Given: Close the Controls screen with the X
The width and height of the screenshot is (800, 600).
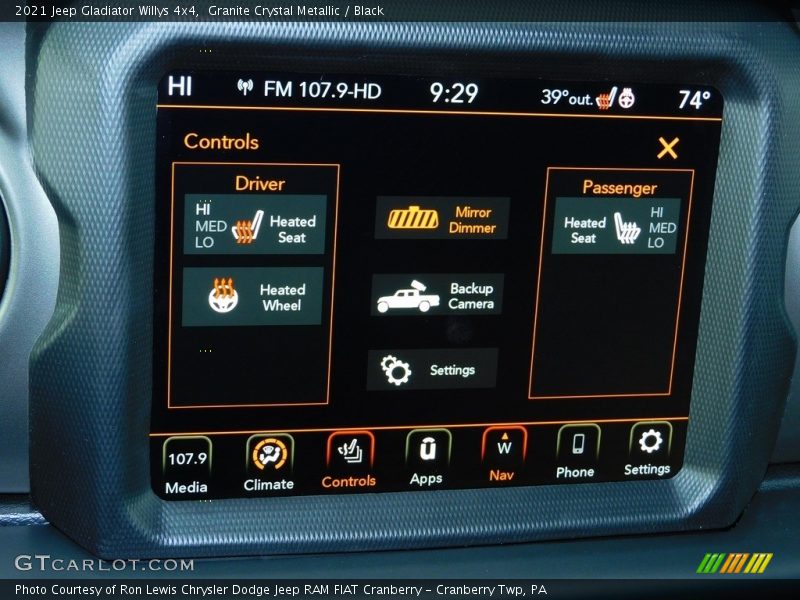Looking at the screenshot, I should click(667, 149).
